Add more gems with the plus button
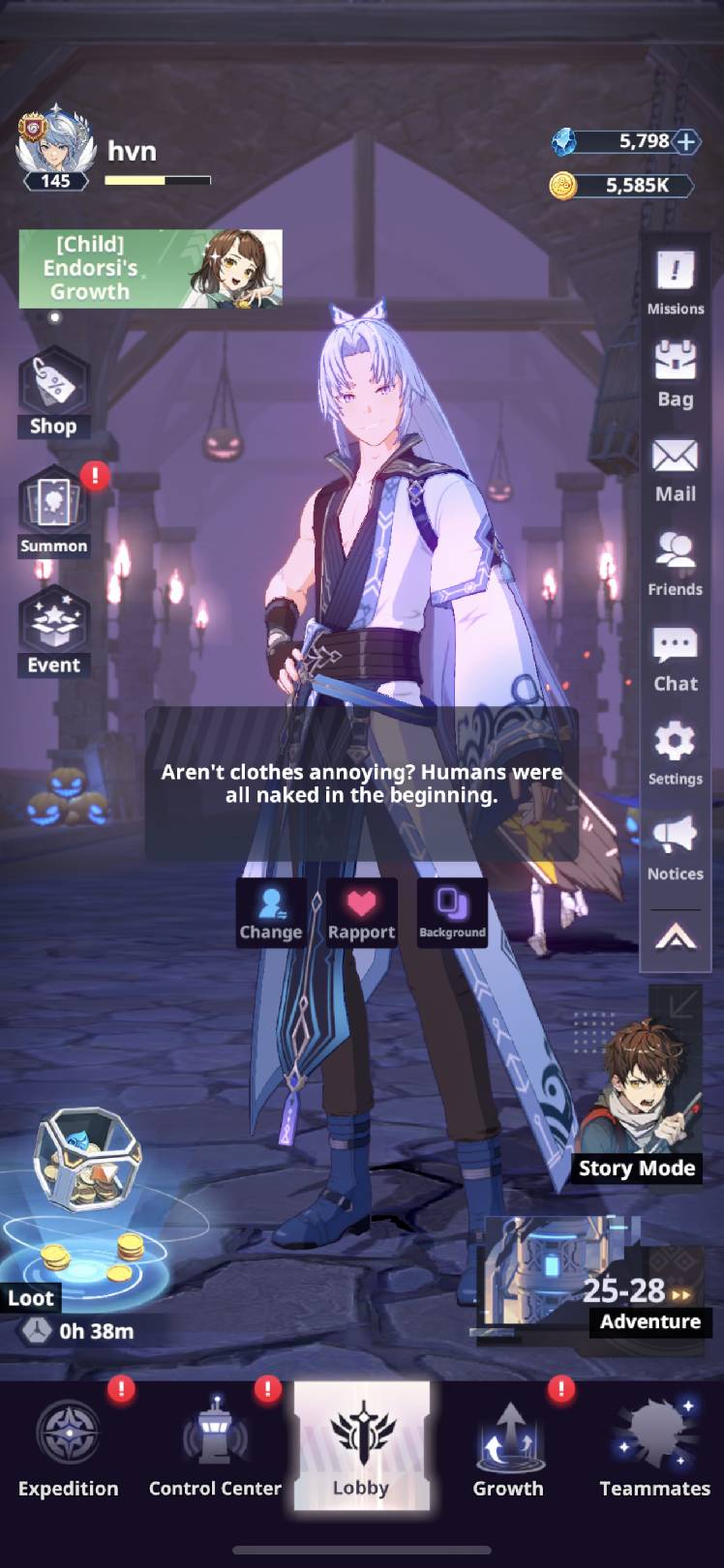 [x=685, y=142]
